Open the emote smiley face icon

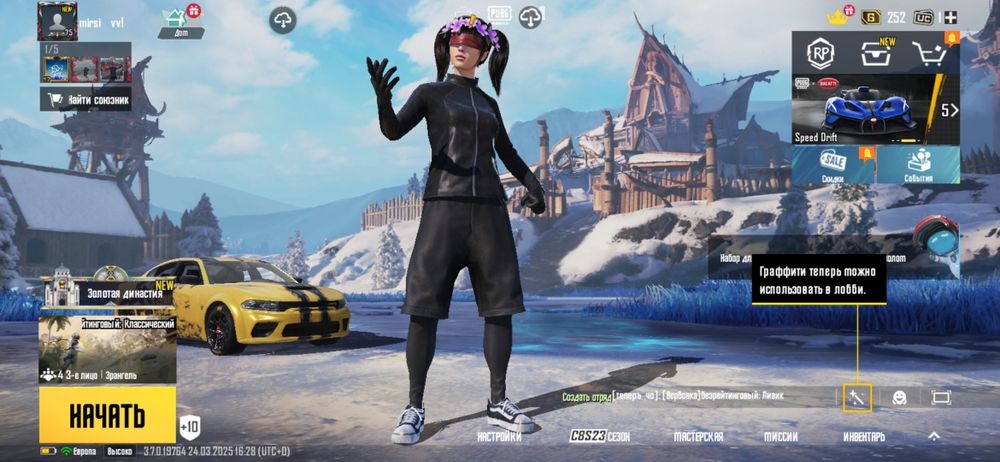click(899, 397)
